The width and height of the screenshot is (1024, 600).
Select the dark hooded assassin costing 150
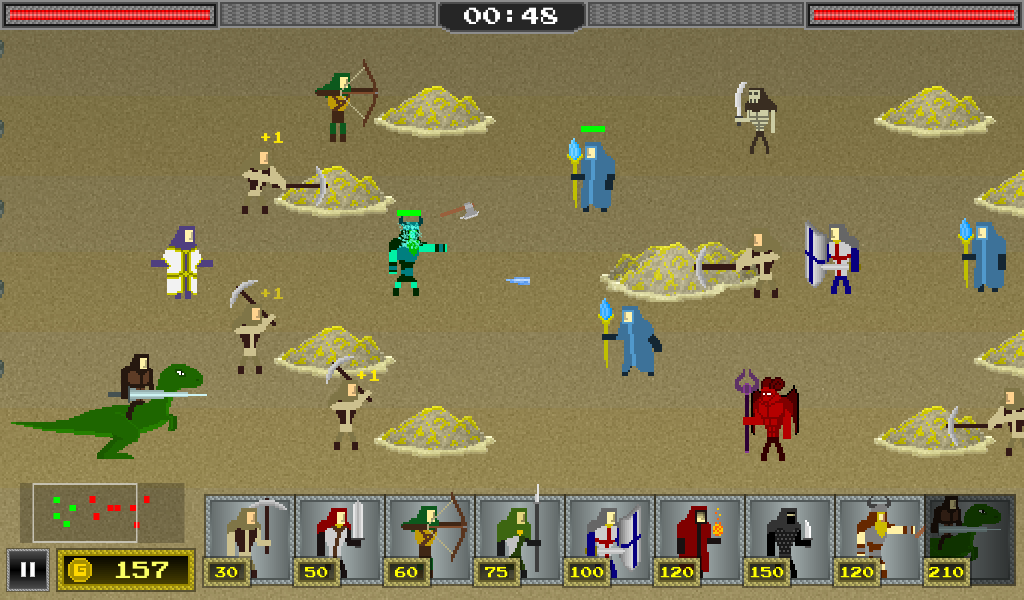tap(789, 538)
